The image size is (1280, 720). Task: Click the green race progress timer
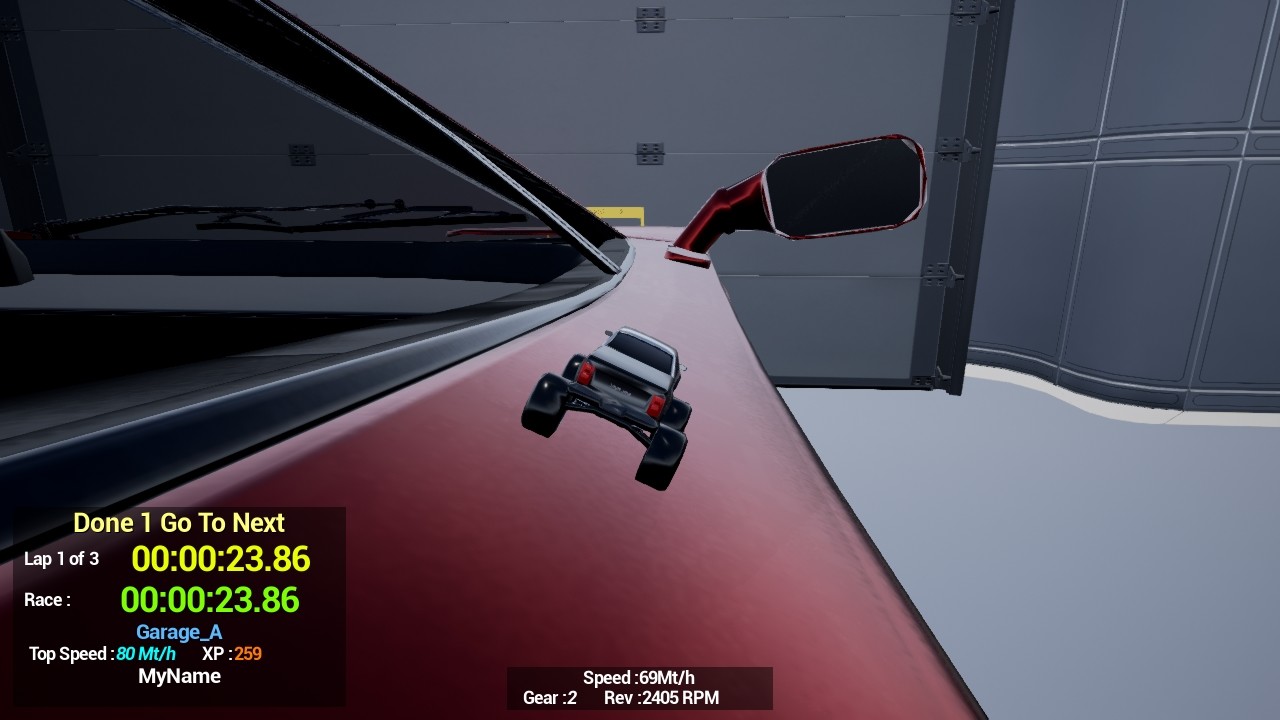coord(210,600)
